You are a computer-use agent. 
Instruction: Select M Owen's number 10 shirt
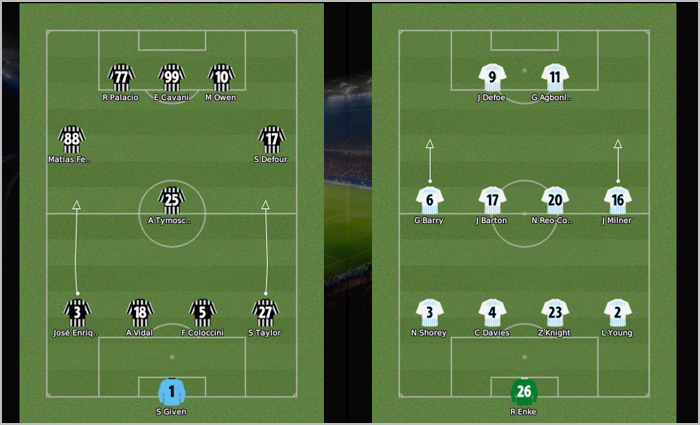coord(221,77)
